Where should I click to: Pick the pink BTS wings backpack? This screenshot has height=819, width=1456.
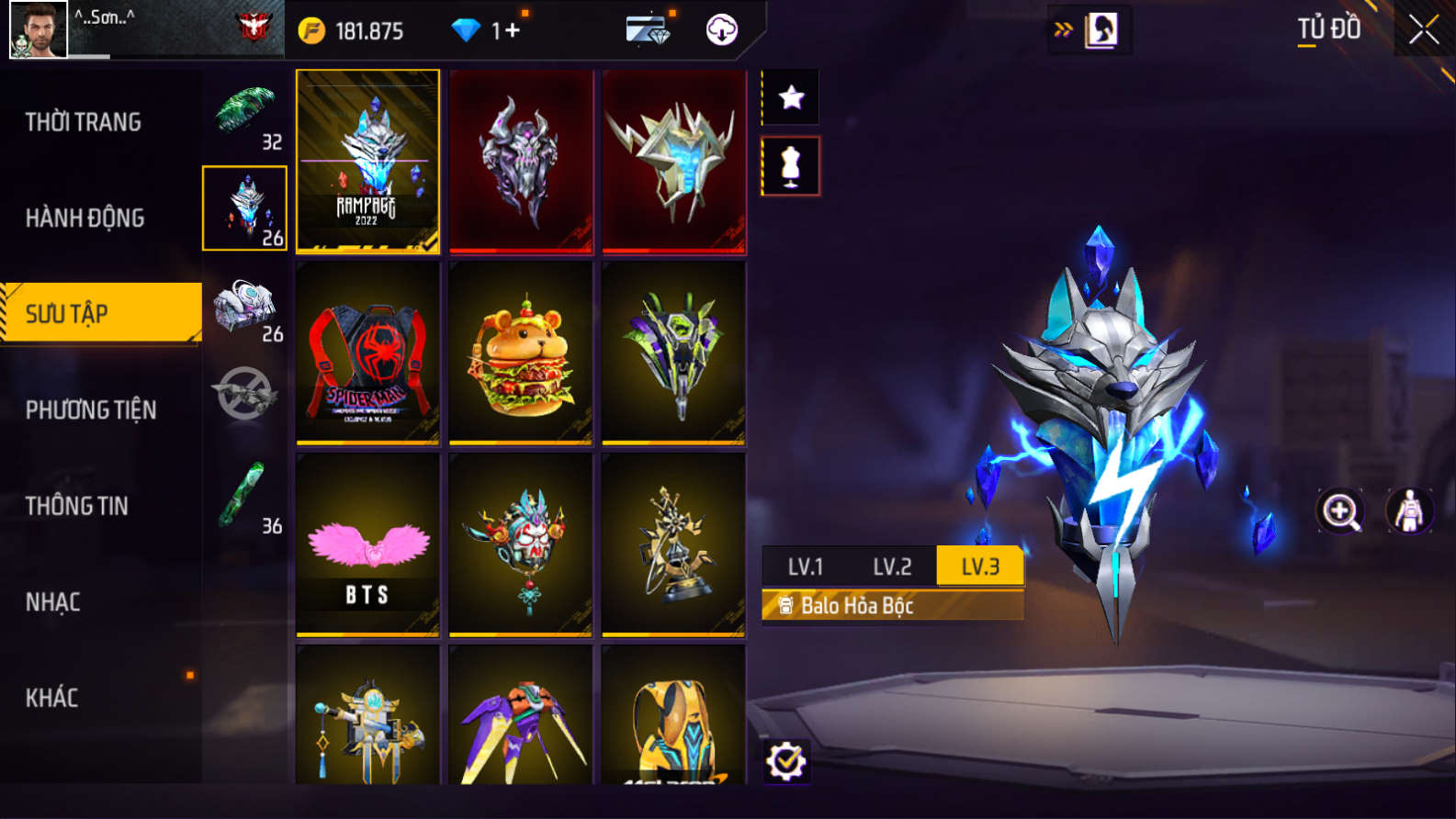pyautogui.click(x=367, y=545)
